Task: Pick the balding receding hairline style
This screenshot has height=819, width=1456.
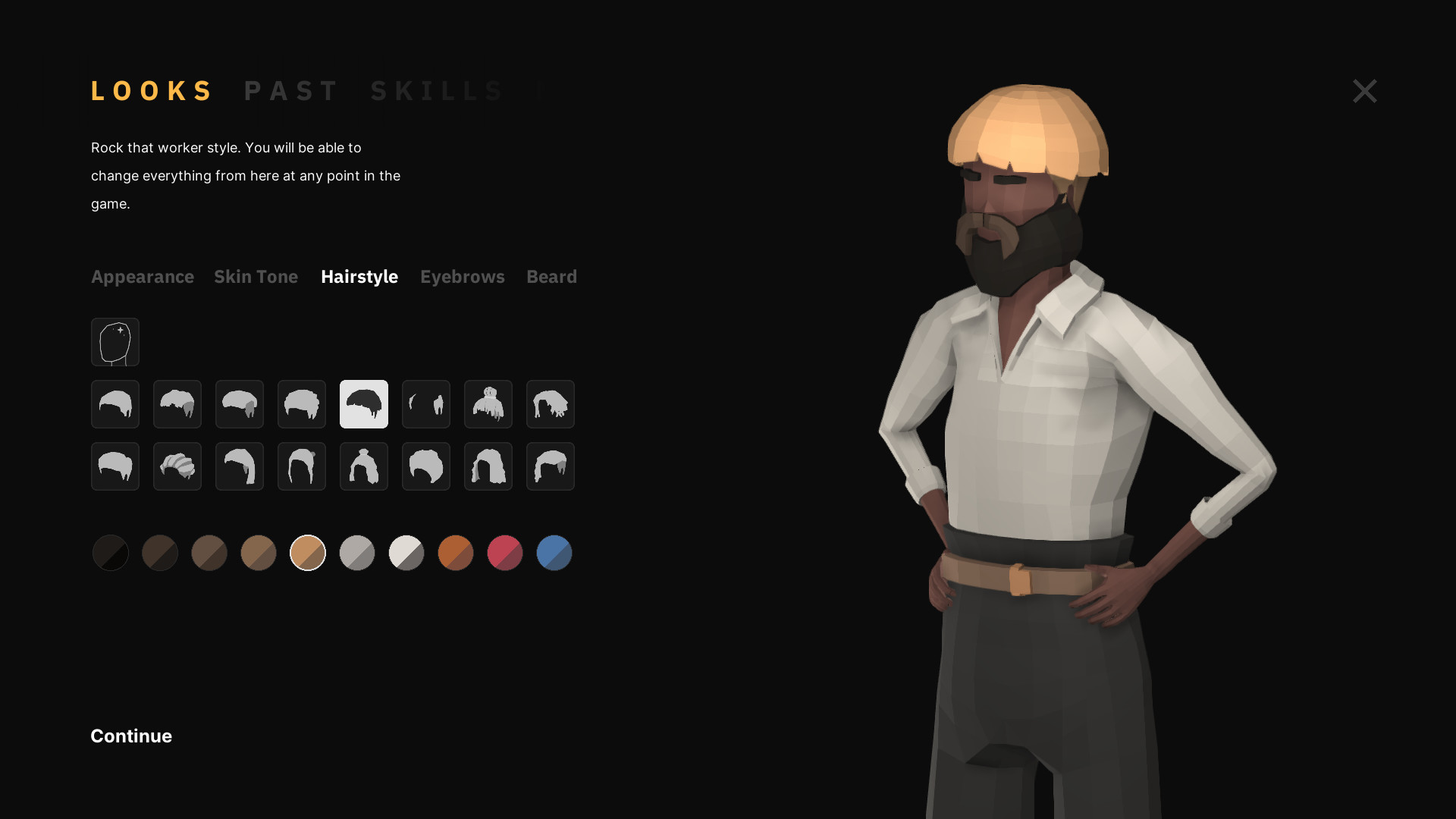Action: pos(425,404)
